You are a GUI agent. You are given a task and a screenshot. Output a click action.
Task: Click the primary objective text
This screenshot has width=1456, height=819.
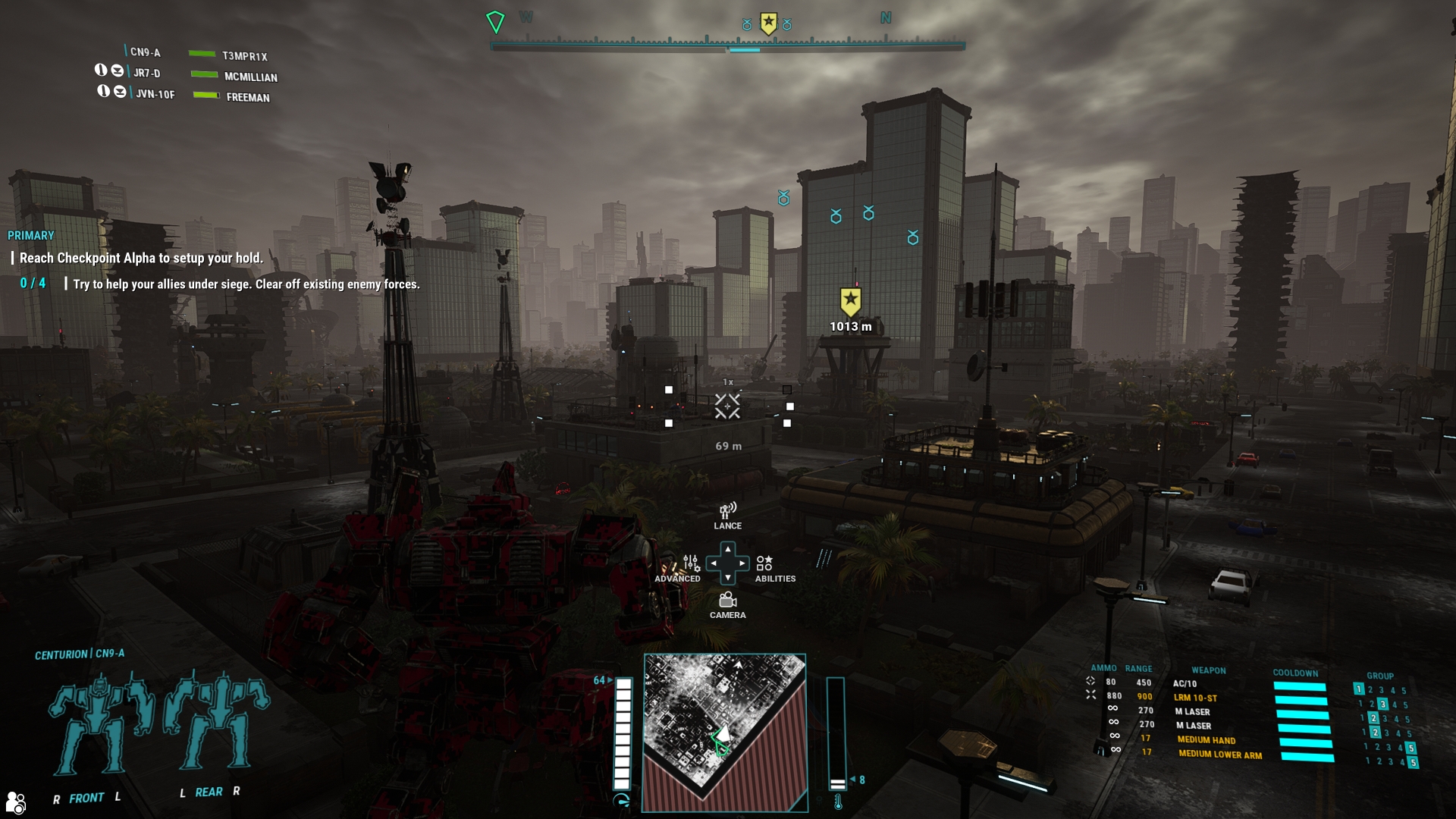pyautogui.click(x=140, y=258)
